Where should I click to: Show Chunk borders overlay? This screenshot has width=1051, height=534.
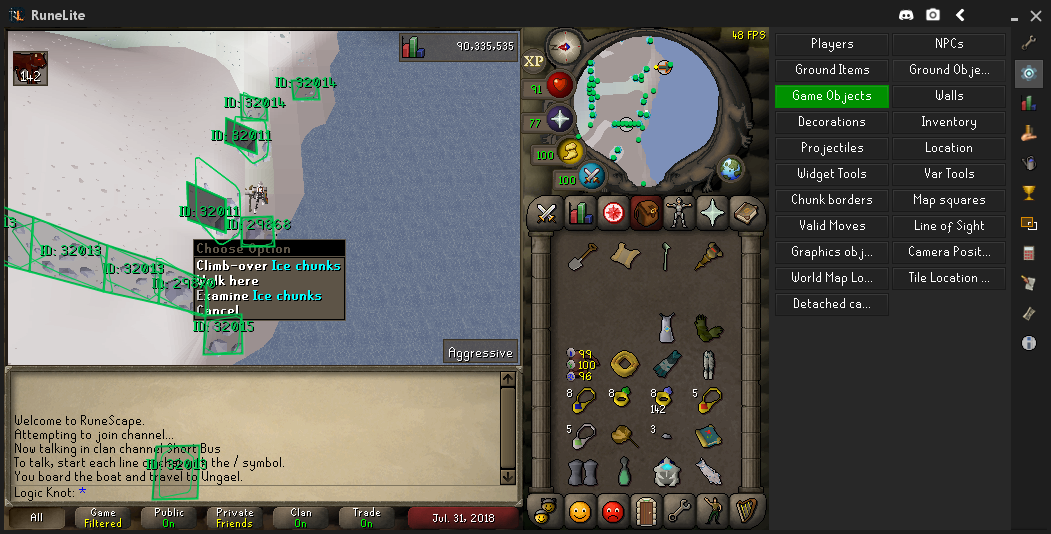click(x=831, y=200)
